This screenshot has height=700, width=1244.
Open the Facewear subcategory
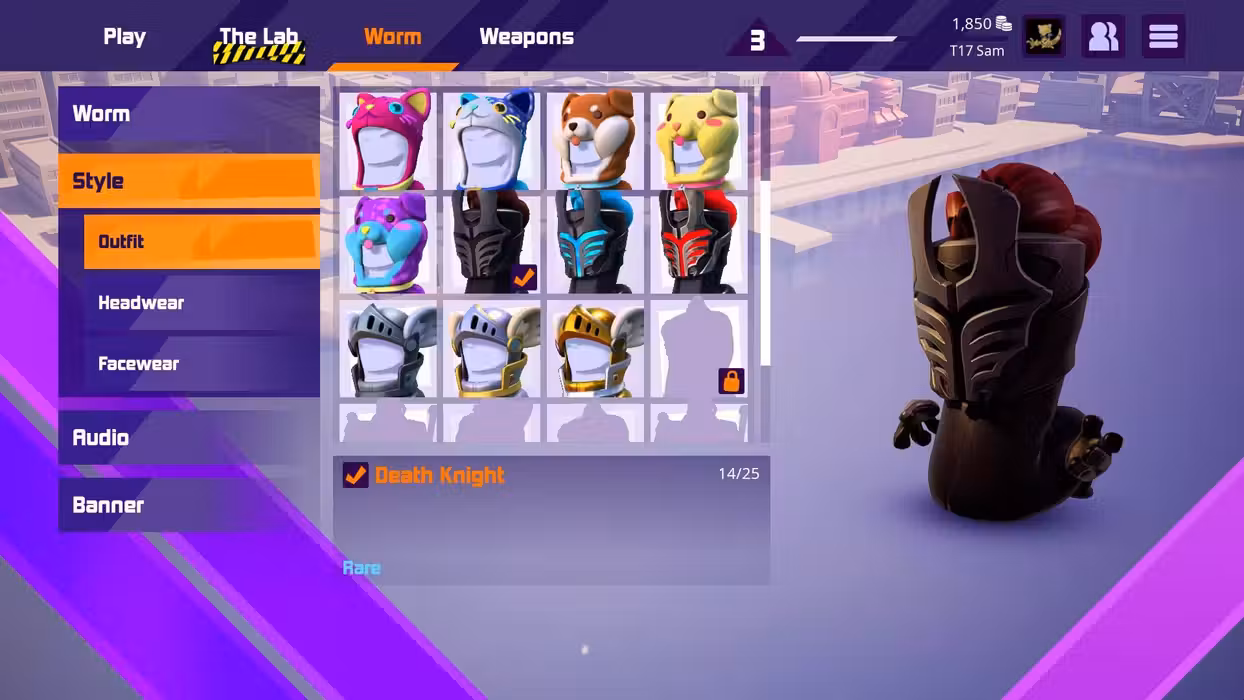point(200,364)
